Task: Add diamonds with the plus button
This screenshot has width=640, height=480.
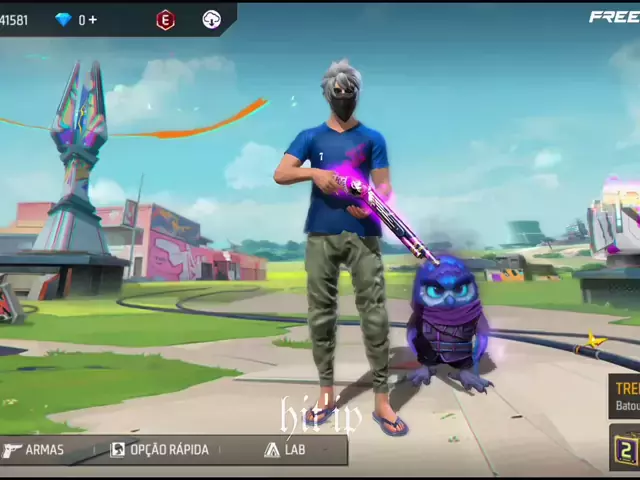Action: [93, 20]
